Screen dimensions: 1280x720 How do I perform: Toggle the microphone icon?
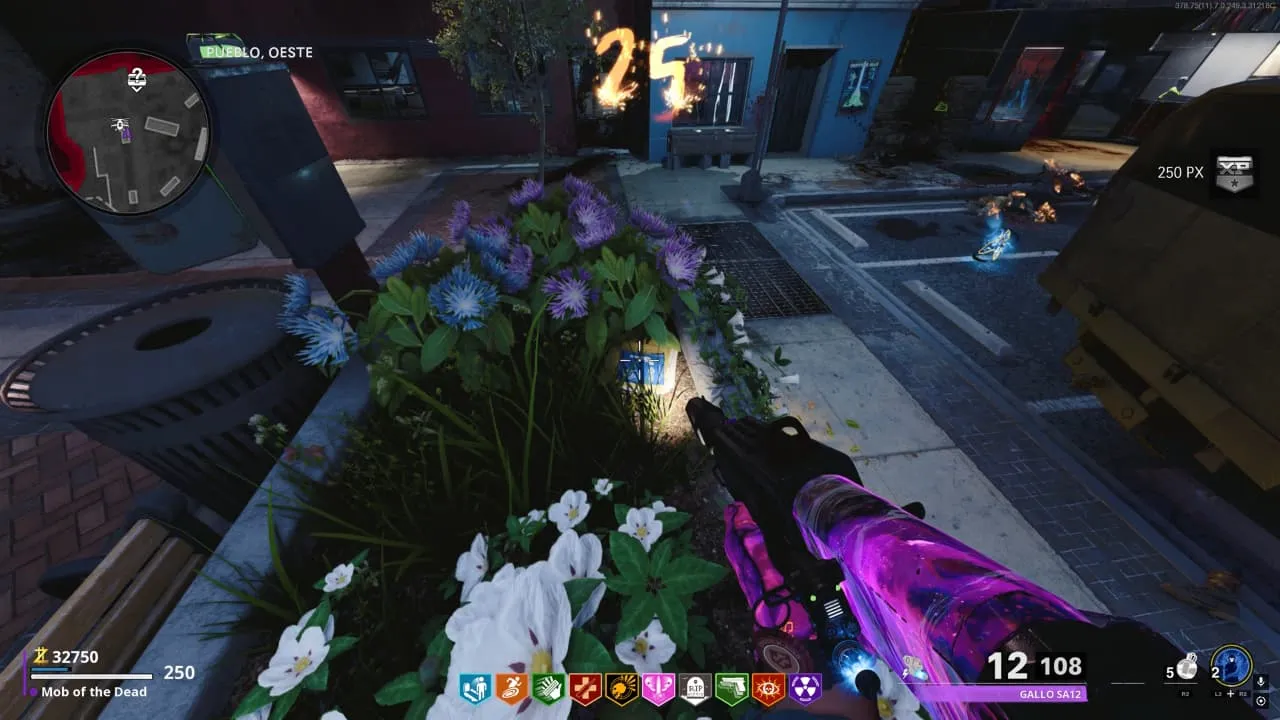coord(1261,682)
